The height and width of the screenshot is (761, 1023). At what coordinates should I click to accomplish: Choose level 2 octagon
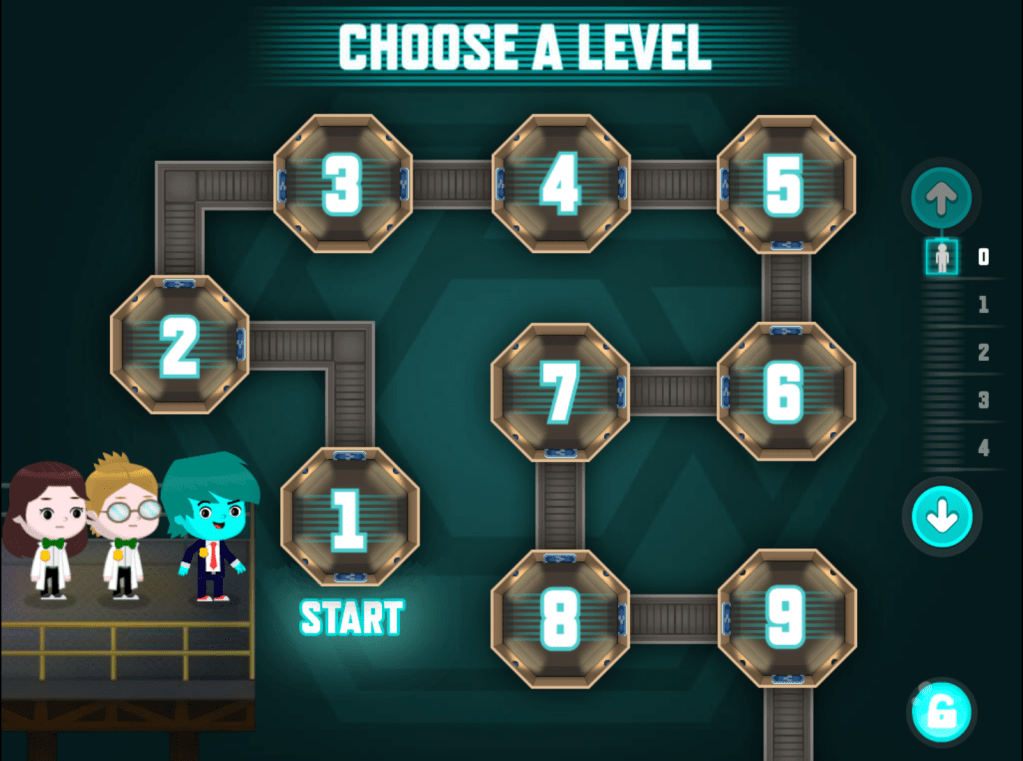[x=180, y=345]
